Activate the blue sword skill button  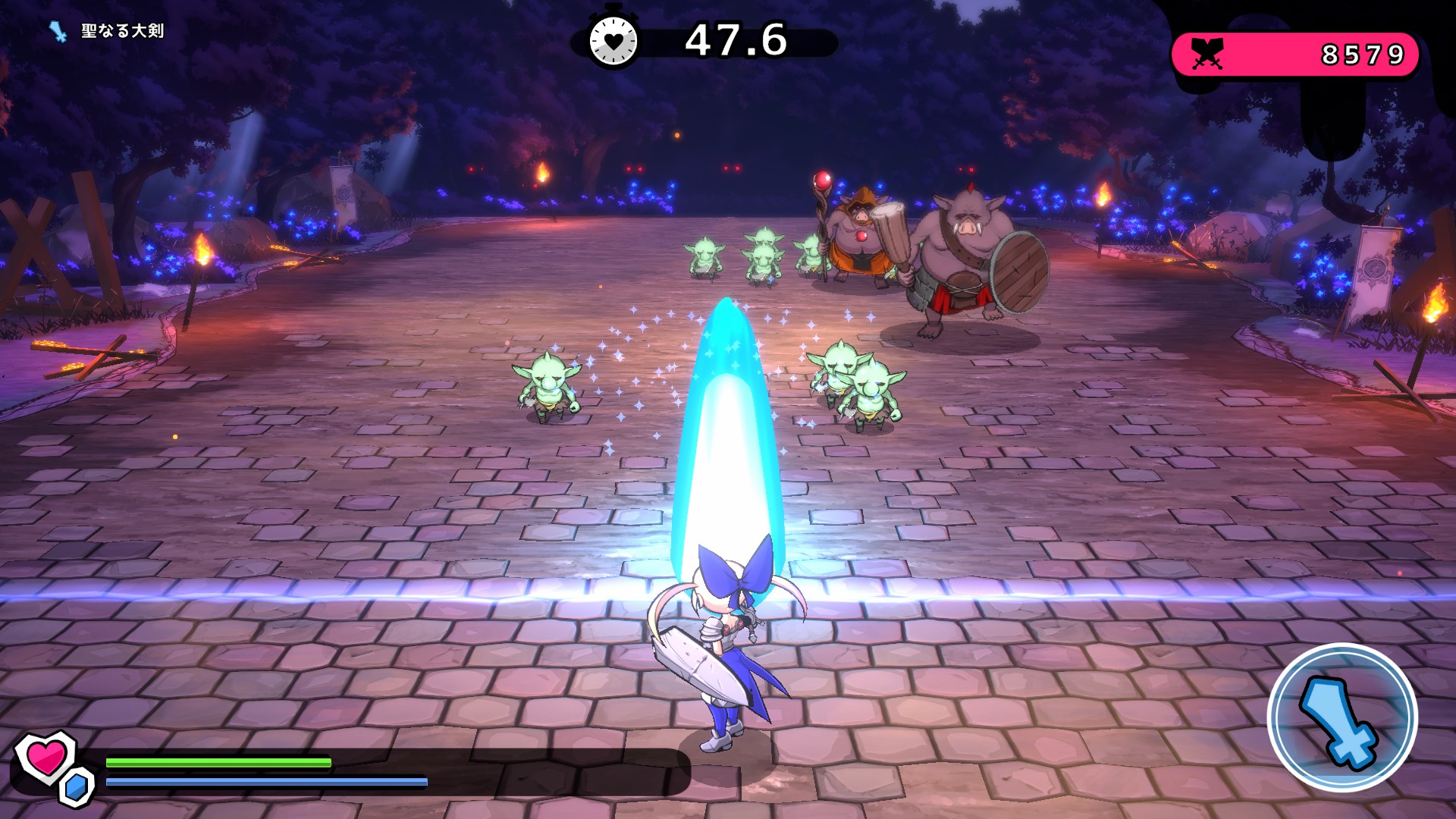pos(1341,717)
